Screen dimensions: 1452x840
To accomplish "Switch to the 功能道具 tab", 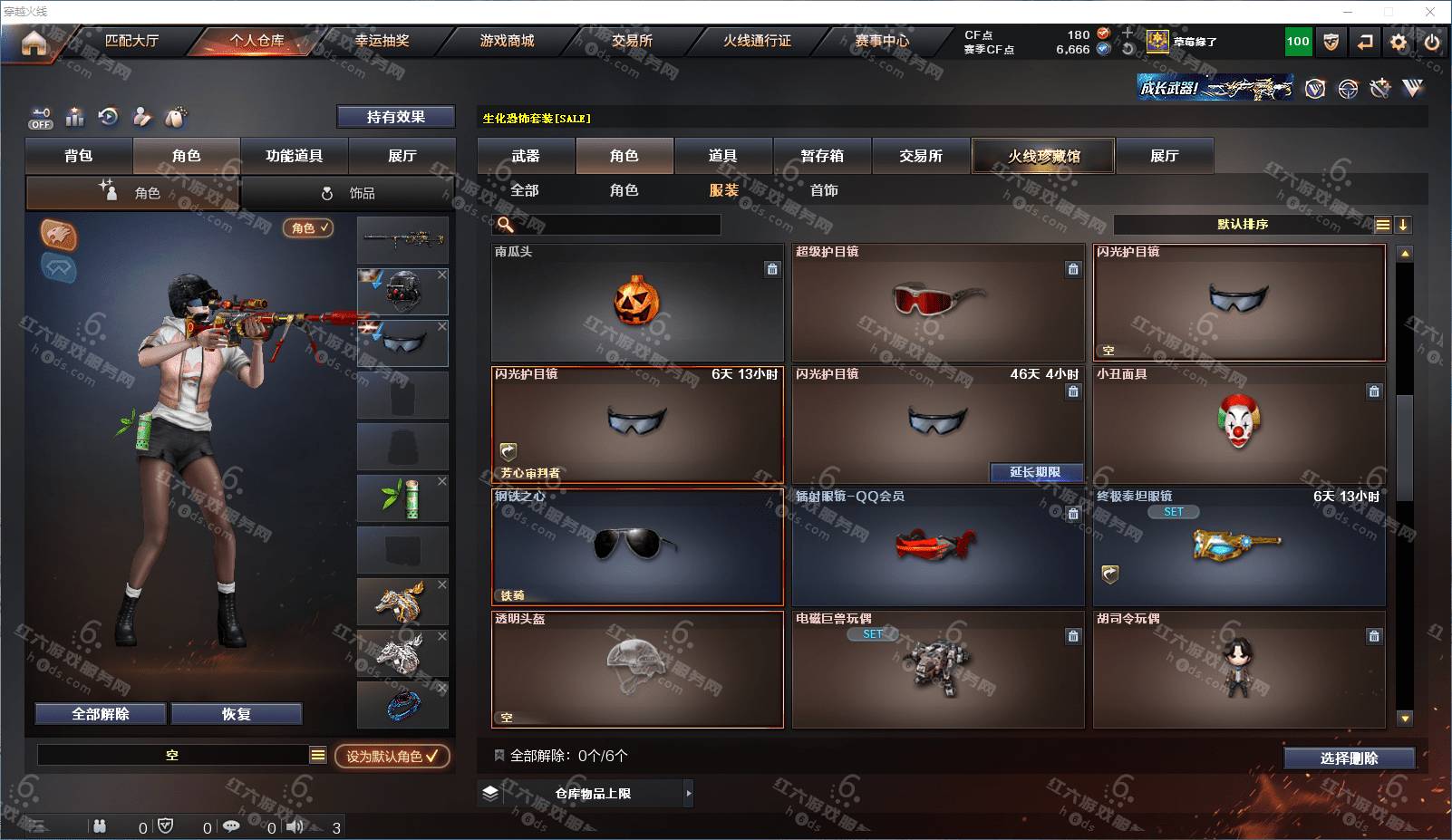I will pyautogui.click(x=294, y=156).
